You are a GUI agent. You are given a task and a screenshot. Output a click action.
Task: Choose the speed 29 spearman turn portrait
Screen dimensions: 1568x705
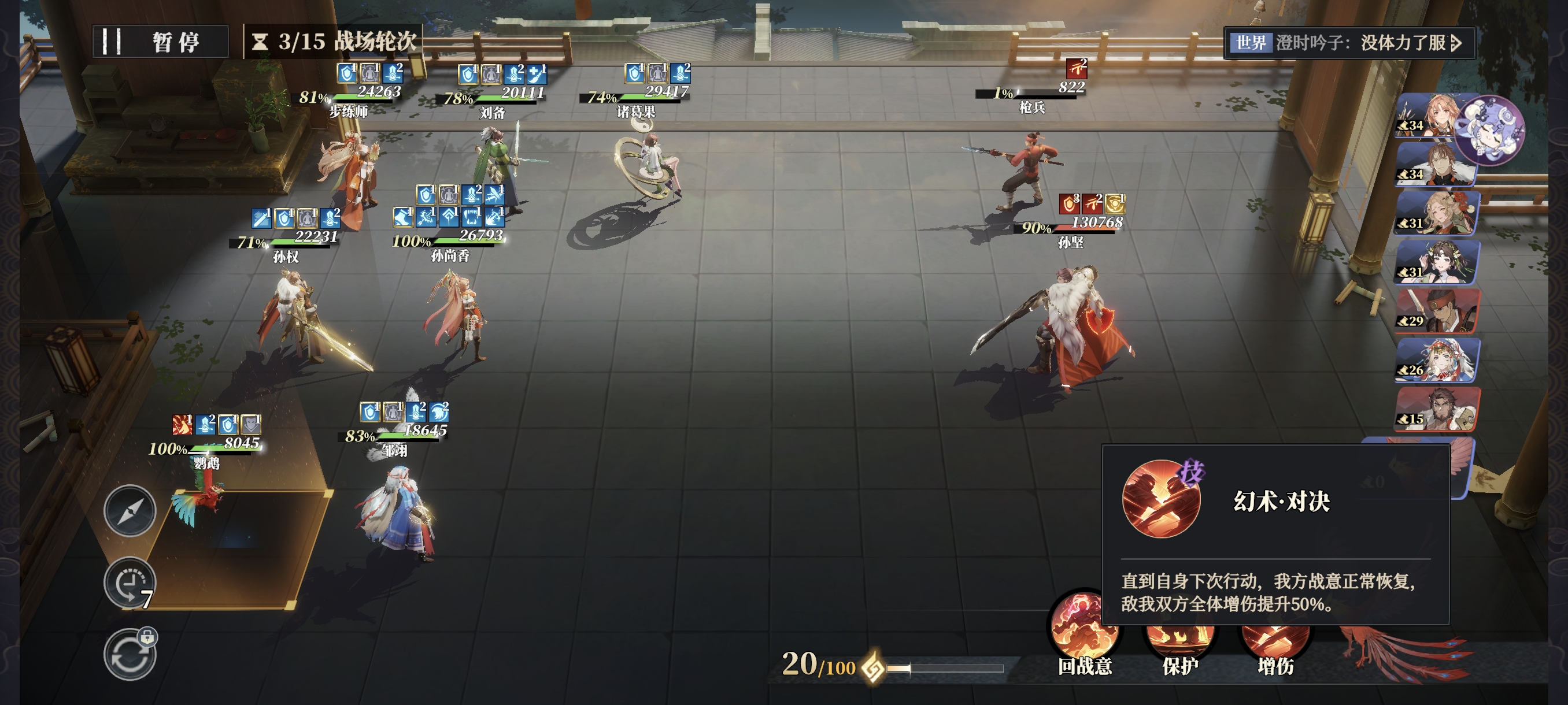(x=1437, y=311)
